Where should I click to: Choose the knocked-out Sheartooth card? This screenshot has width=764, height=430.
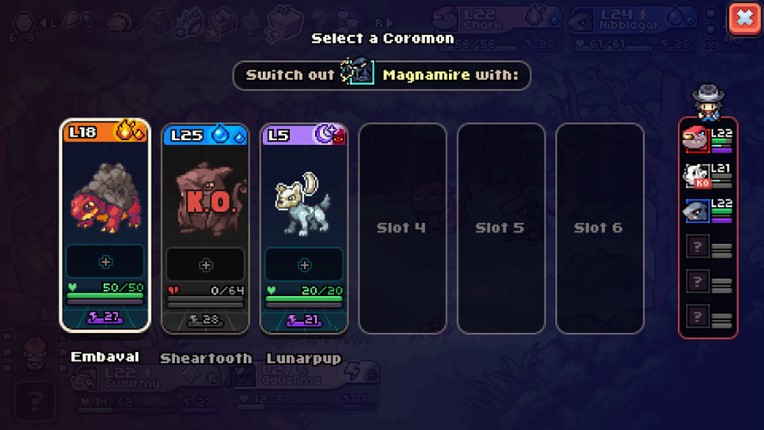click(205, 198)
